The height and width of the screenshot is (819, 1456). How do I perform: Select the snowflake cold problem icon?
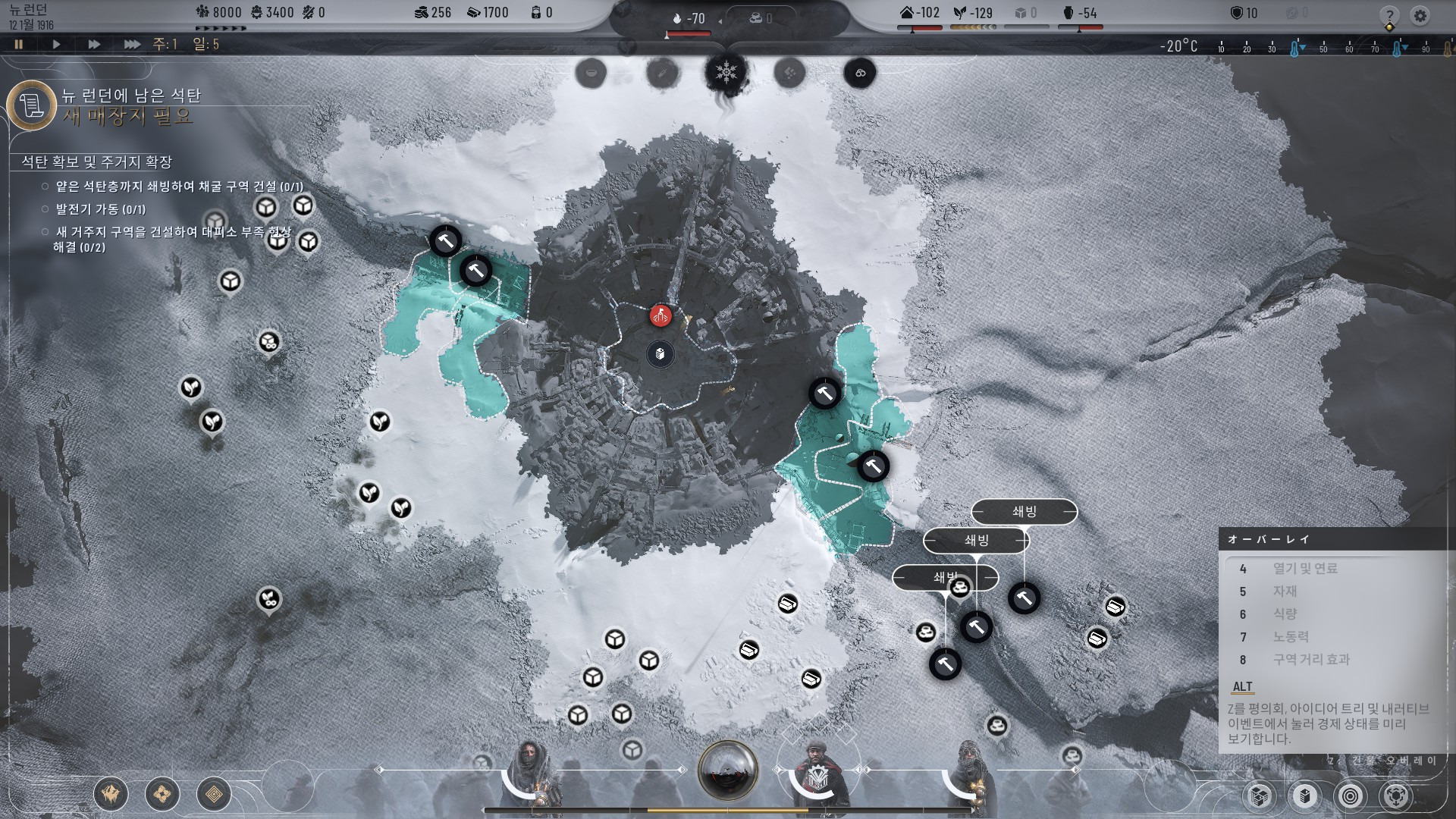click(x=726, y=73)
